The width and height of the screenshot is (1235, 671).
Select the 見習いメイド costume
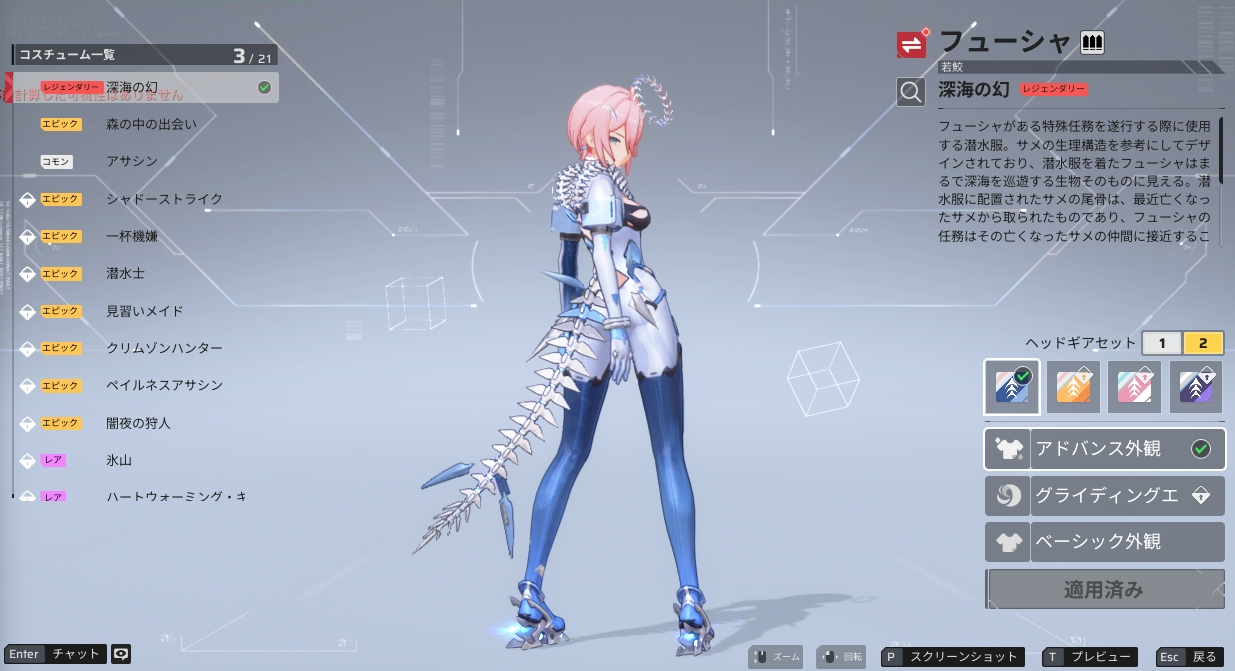click(145, 311)
